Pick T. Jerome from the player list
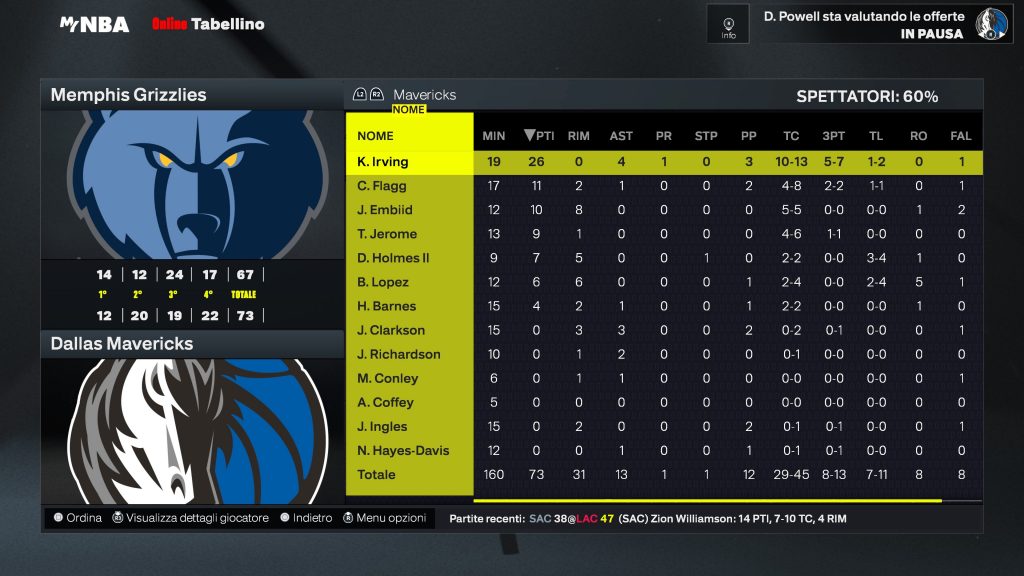1024x576 pixels. pos(387,234)
